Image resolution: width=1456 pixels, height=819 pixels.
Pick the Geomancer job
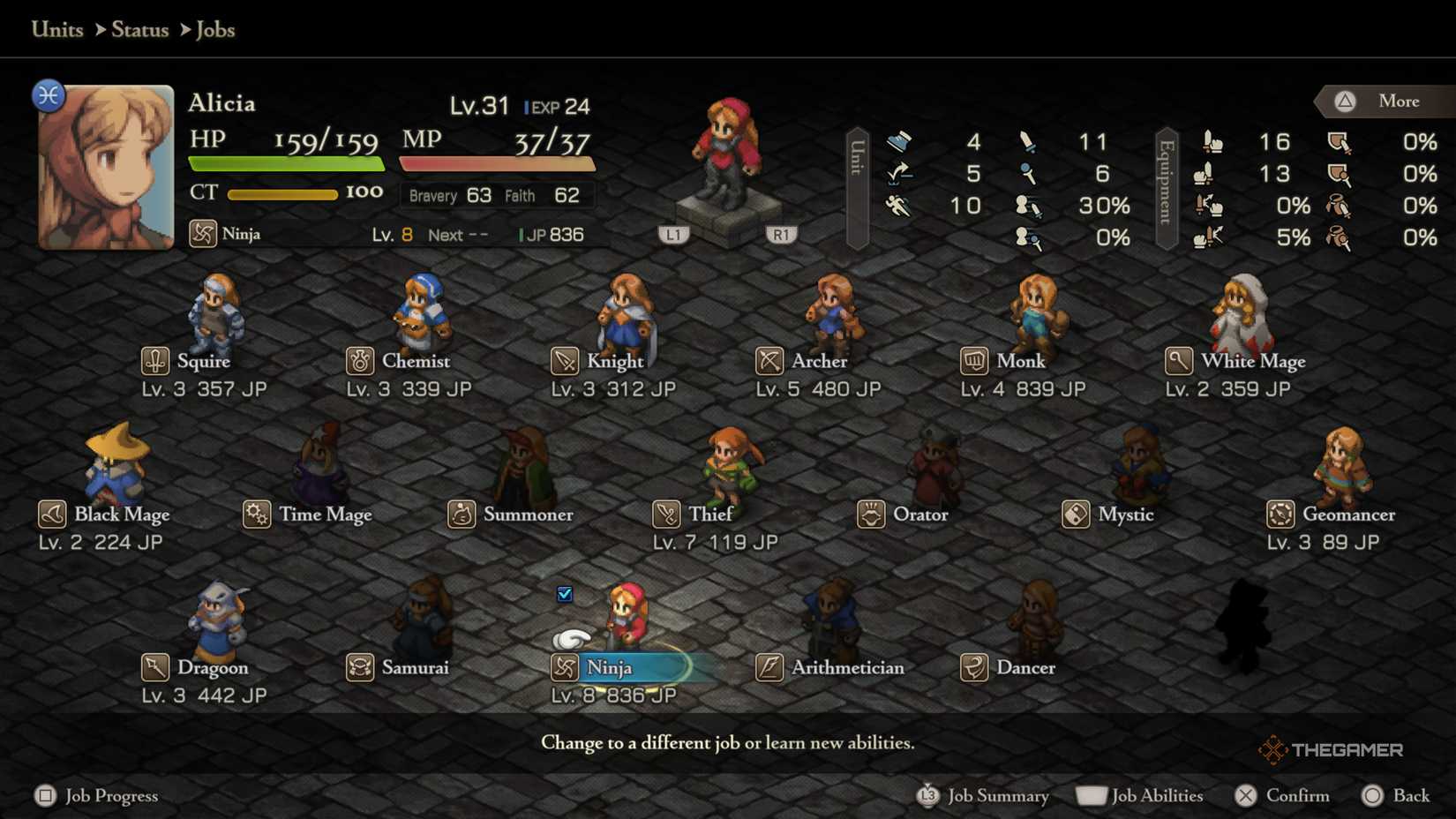(1332, 515)
